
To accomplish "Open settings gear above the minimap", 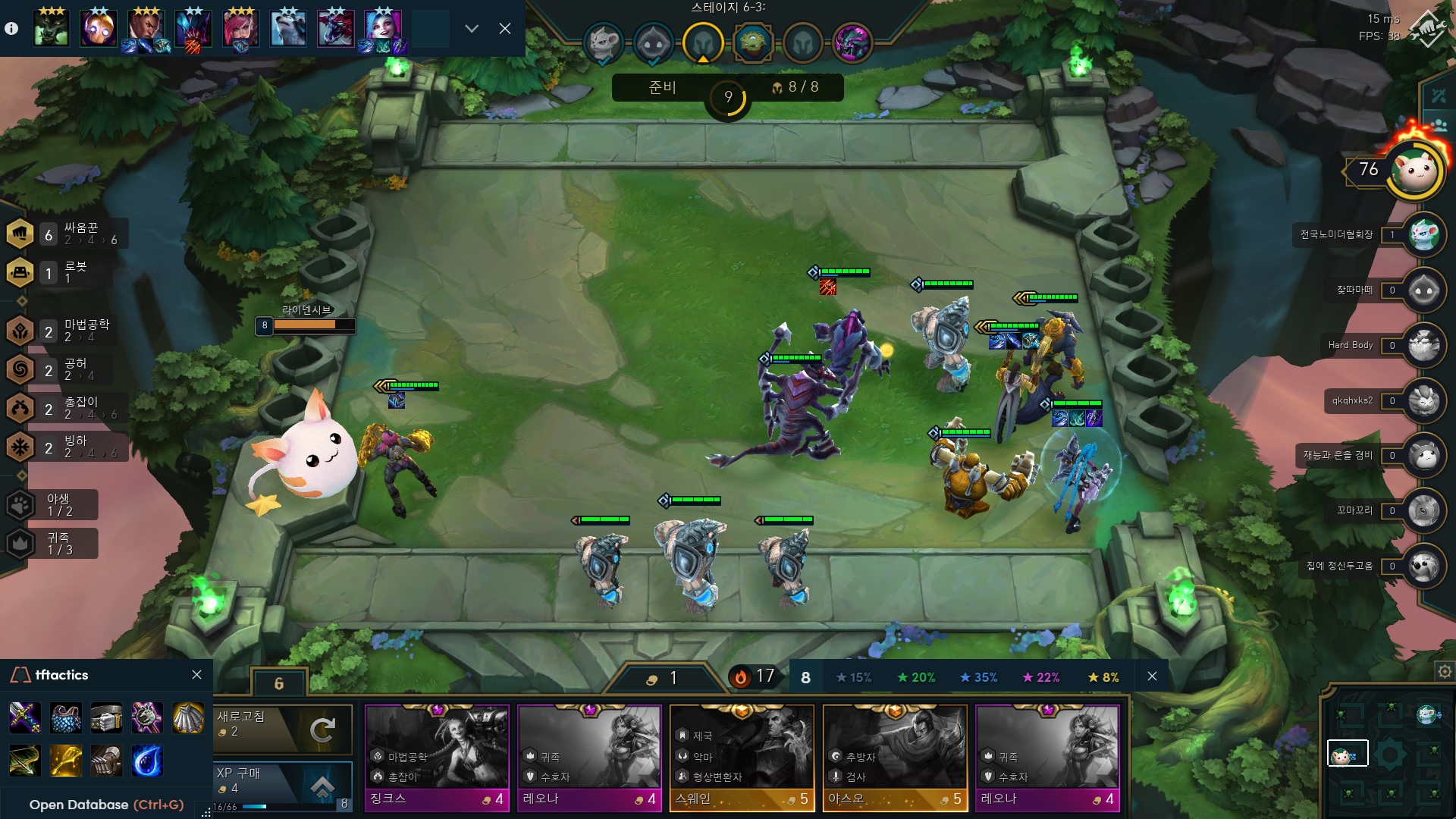I will tap(1445, 672).
